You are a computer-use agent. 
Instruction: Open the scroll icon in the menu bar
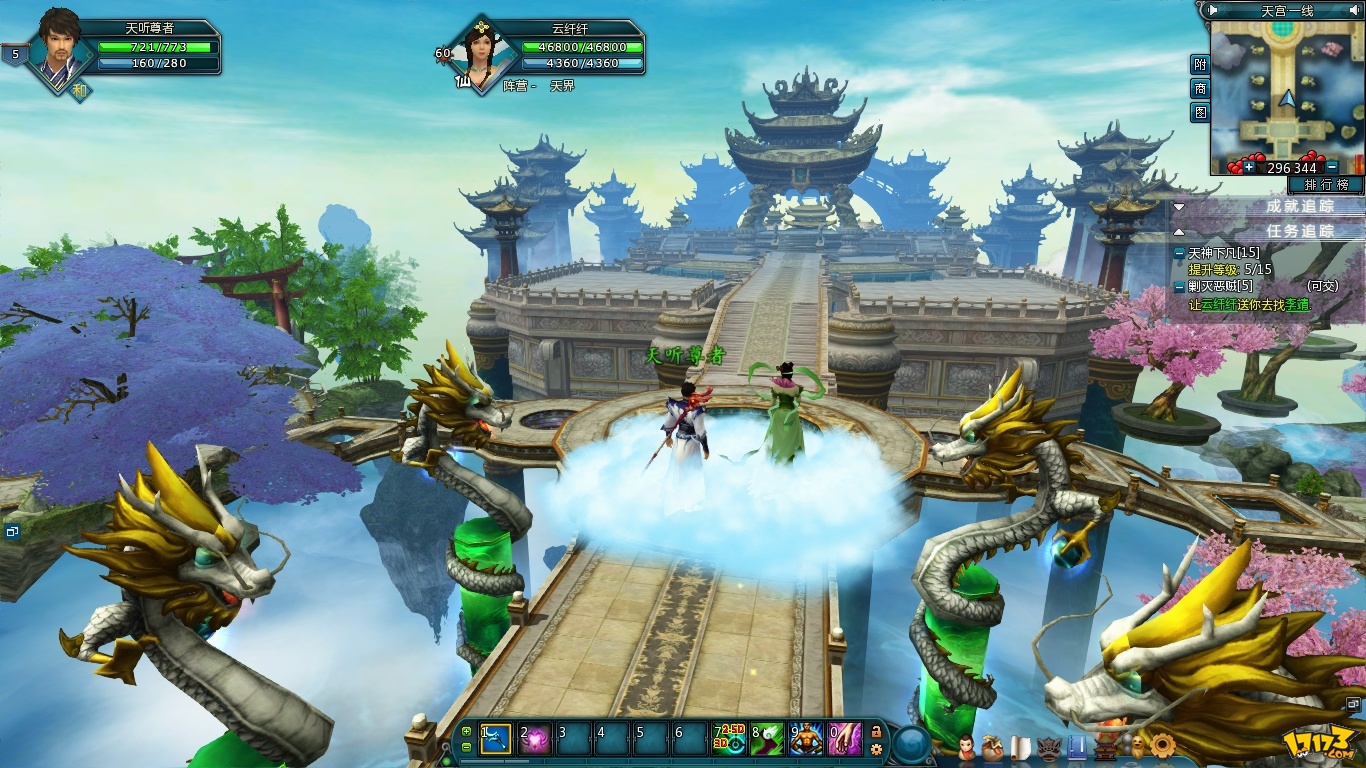click(1020, 747)
